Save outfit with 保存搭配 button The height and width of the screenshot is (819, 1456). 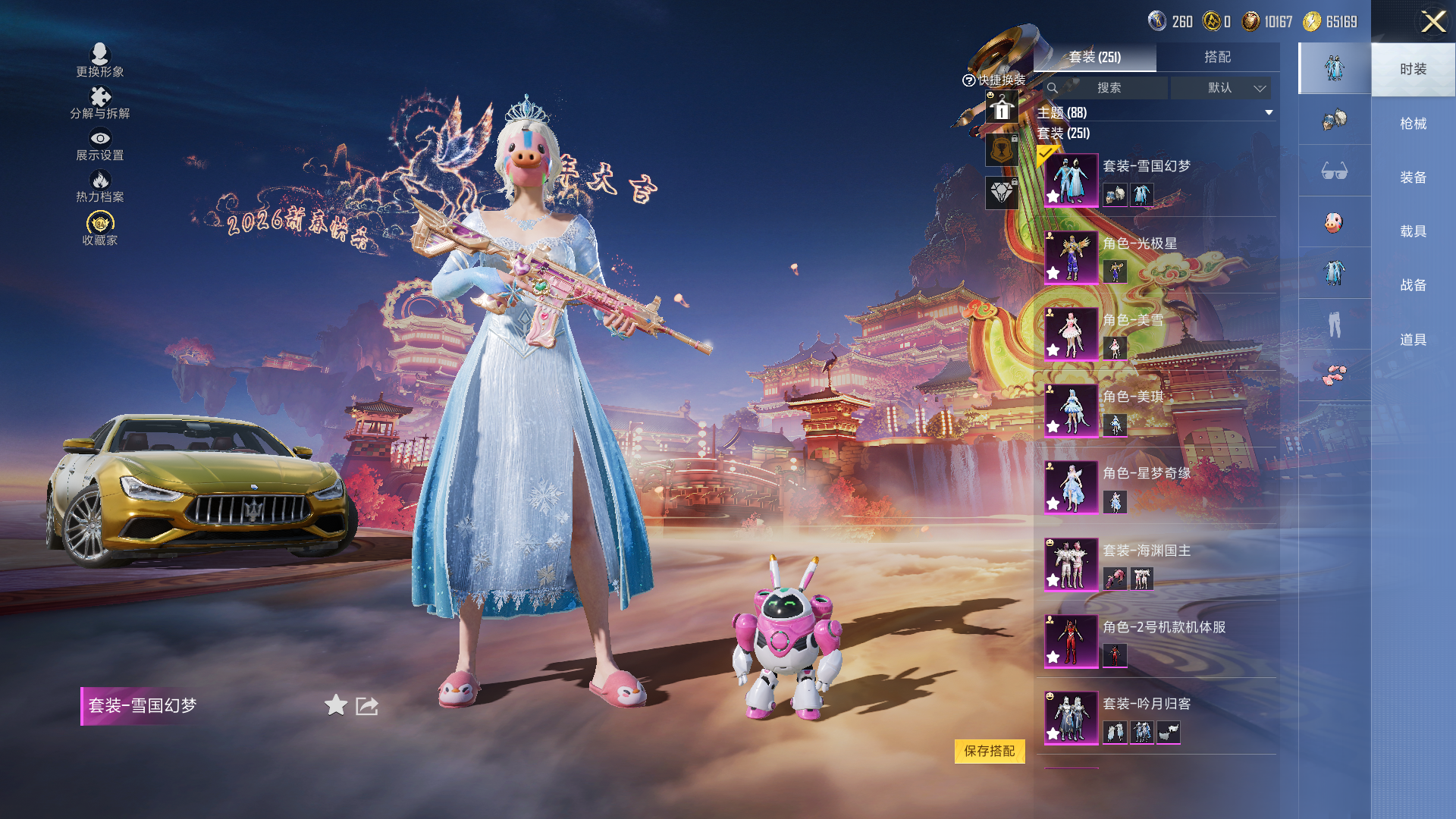[x=989, y=751]
